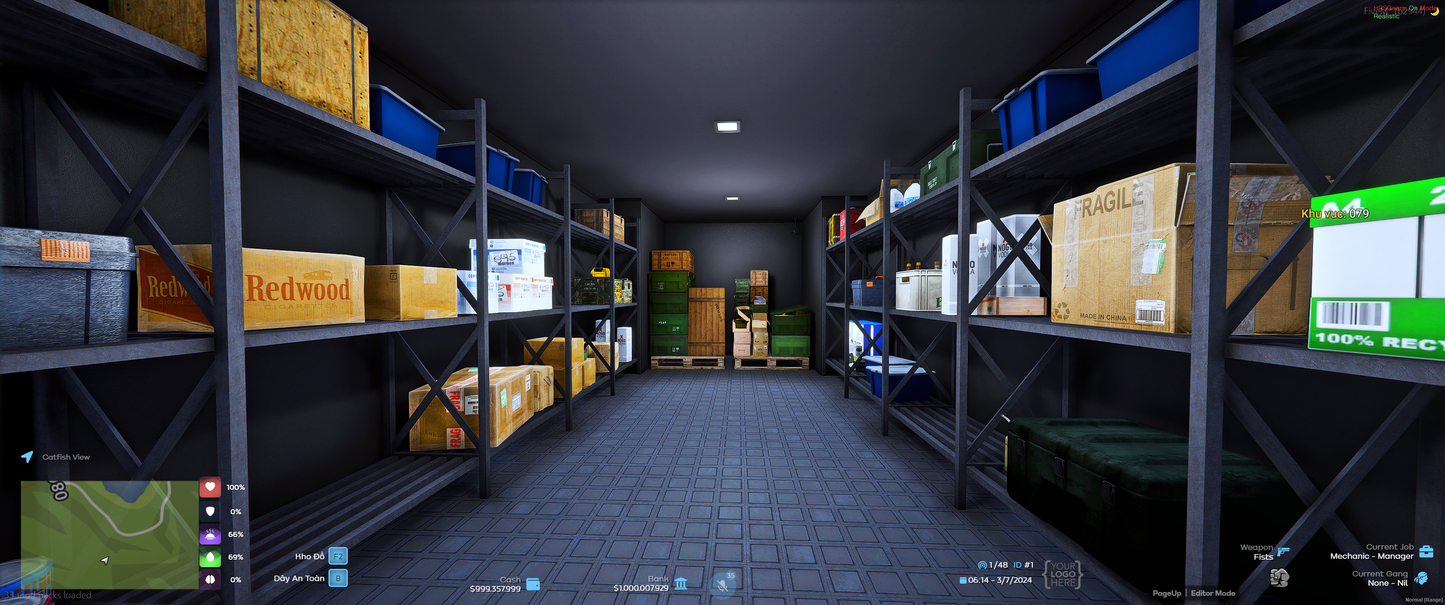The width and height of the screenshot is (1445, 605).
Task: Click the pistol icon next to Weapon
Action: (x=1284, y=551)
